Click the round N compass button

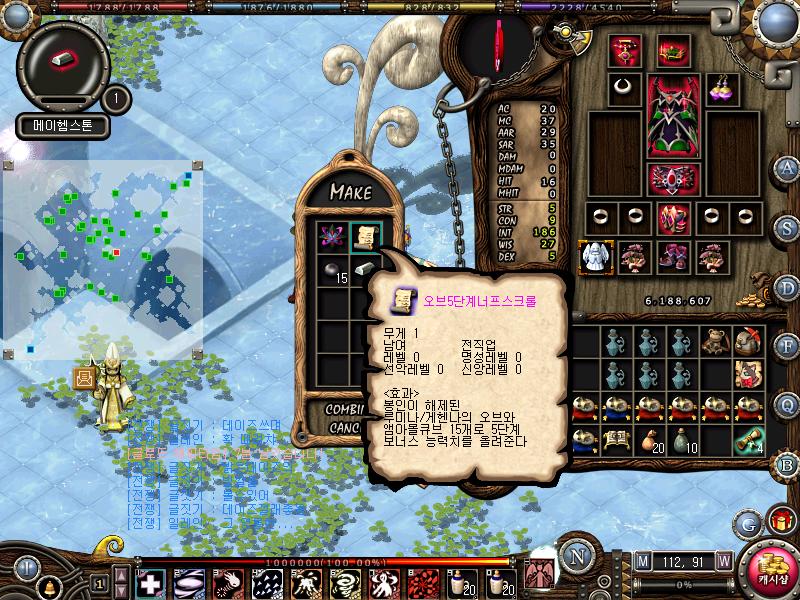coord(576,556)
